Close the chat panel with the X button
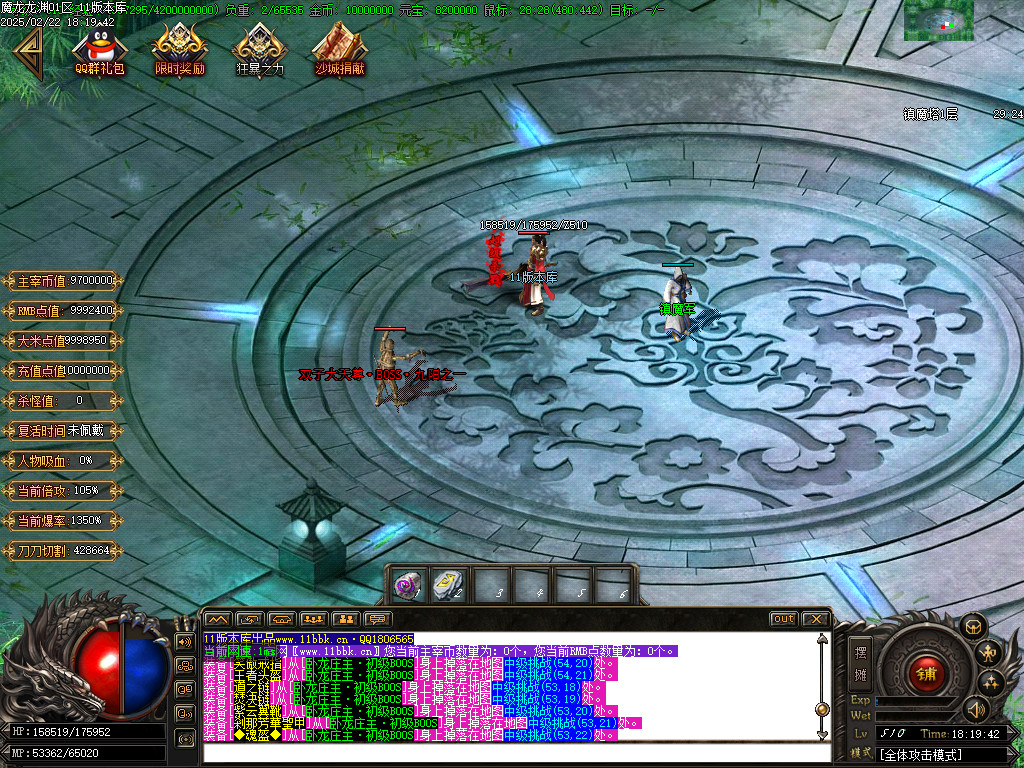The height and width of the screenshot is (768, 1024). pos(815,619)
